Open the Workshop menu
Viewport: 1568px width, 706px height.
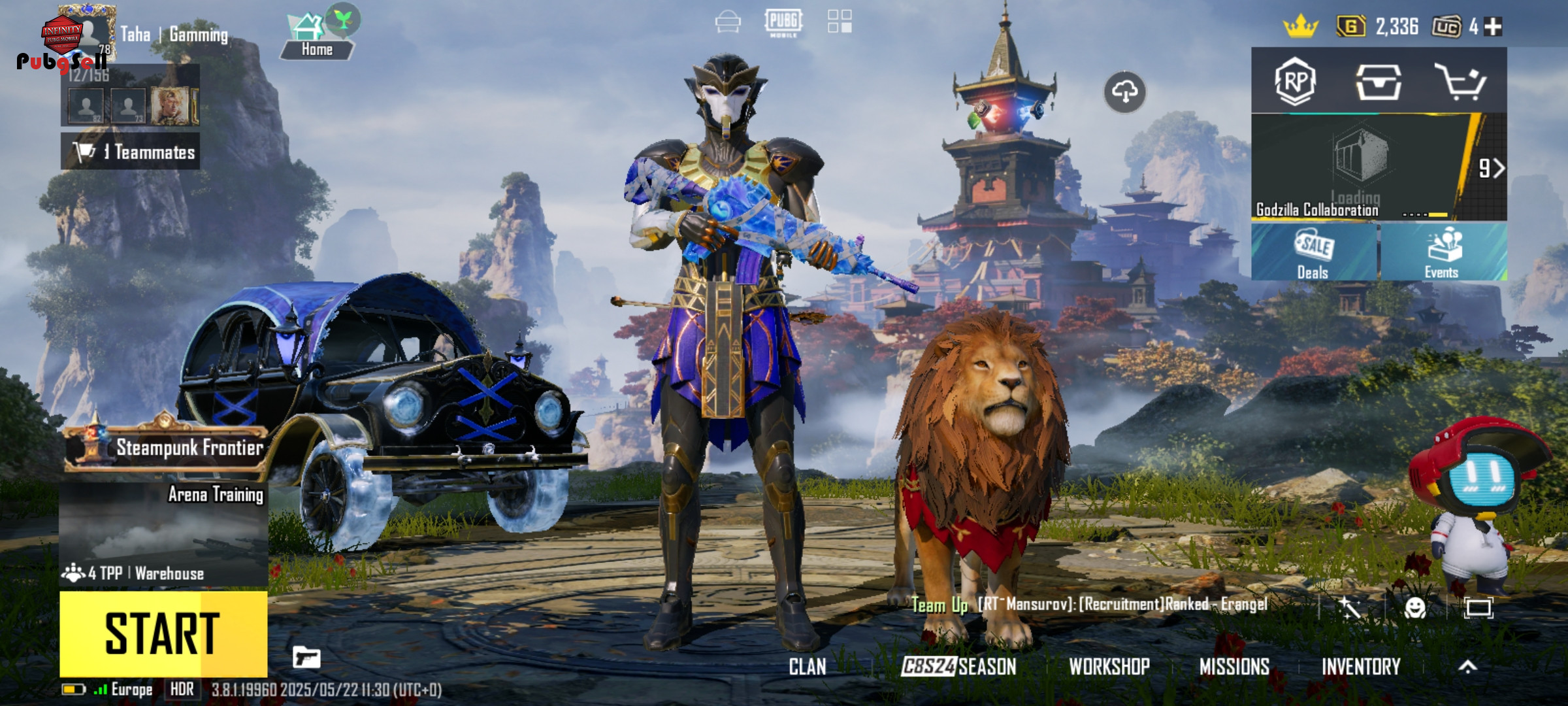(x=1109, y=667)
